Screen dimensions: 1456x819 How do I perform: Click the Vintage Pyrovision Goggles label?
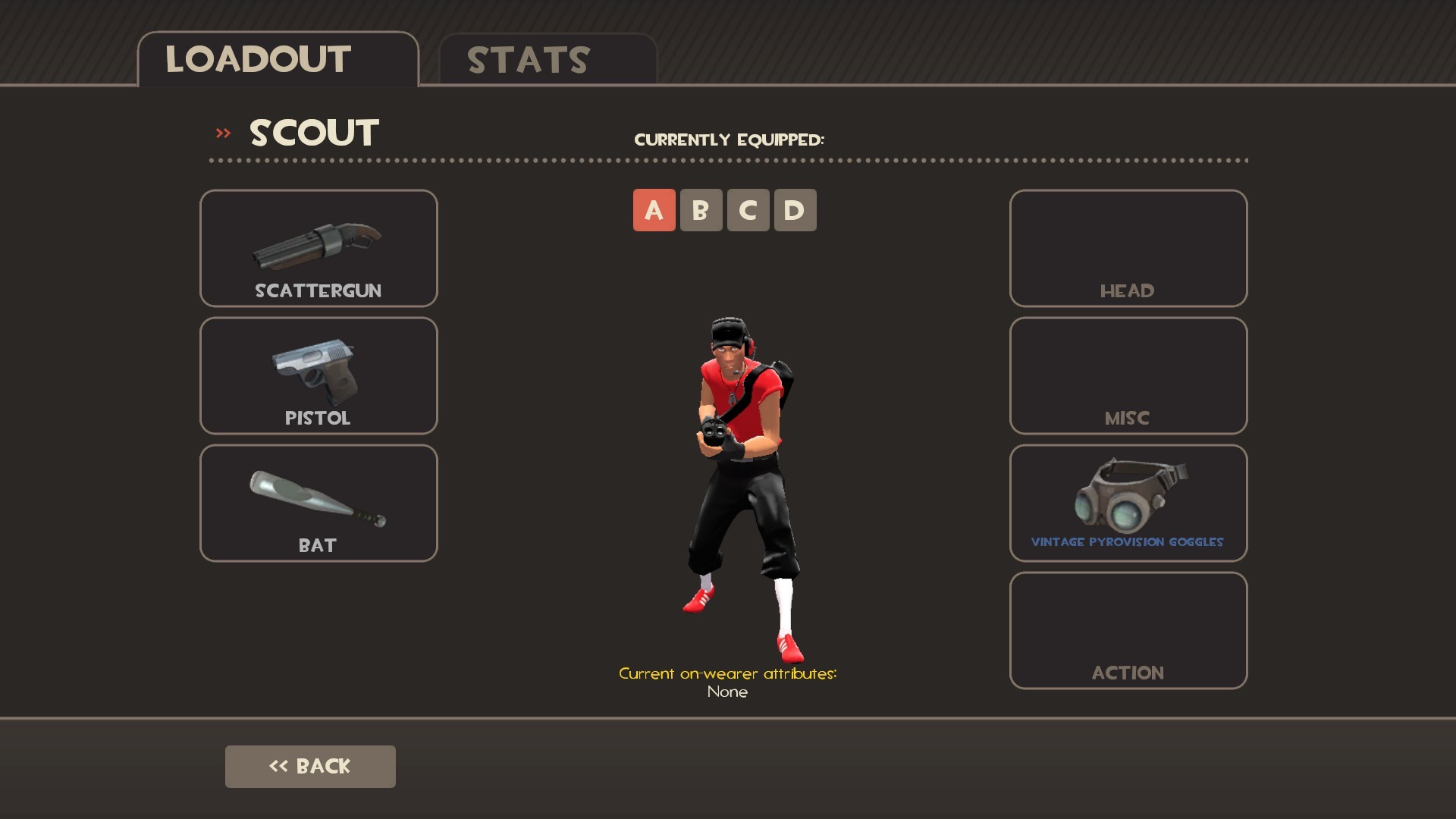point(1128,541)
